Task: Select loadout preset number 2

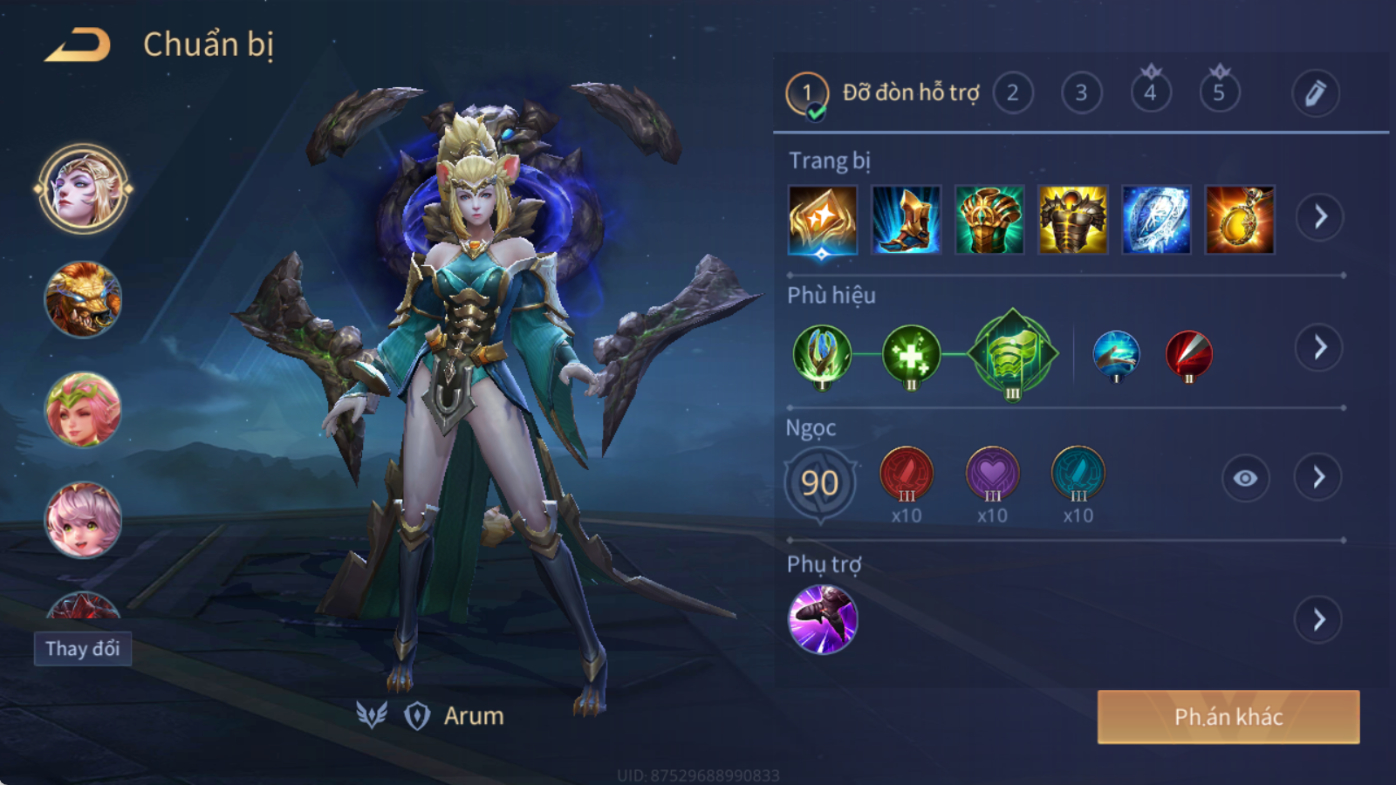Action: (1012, 93)
